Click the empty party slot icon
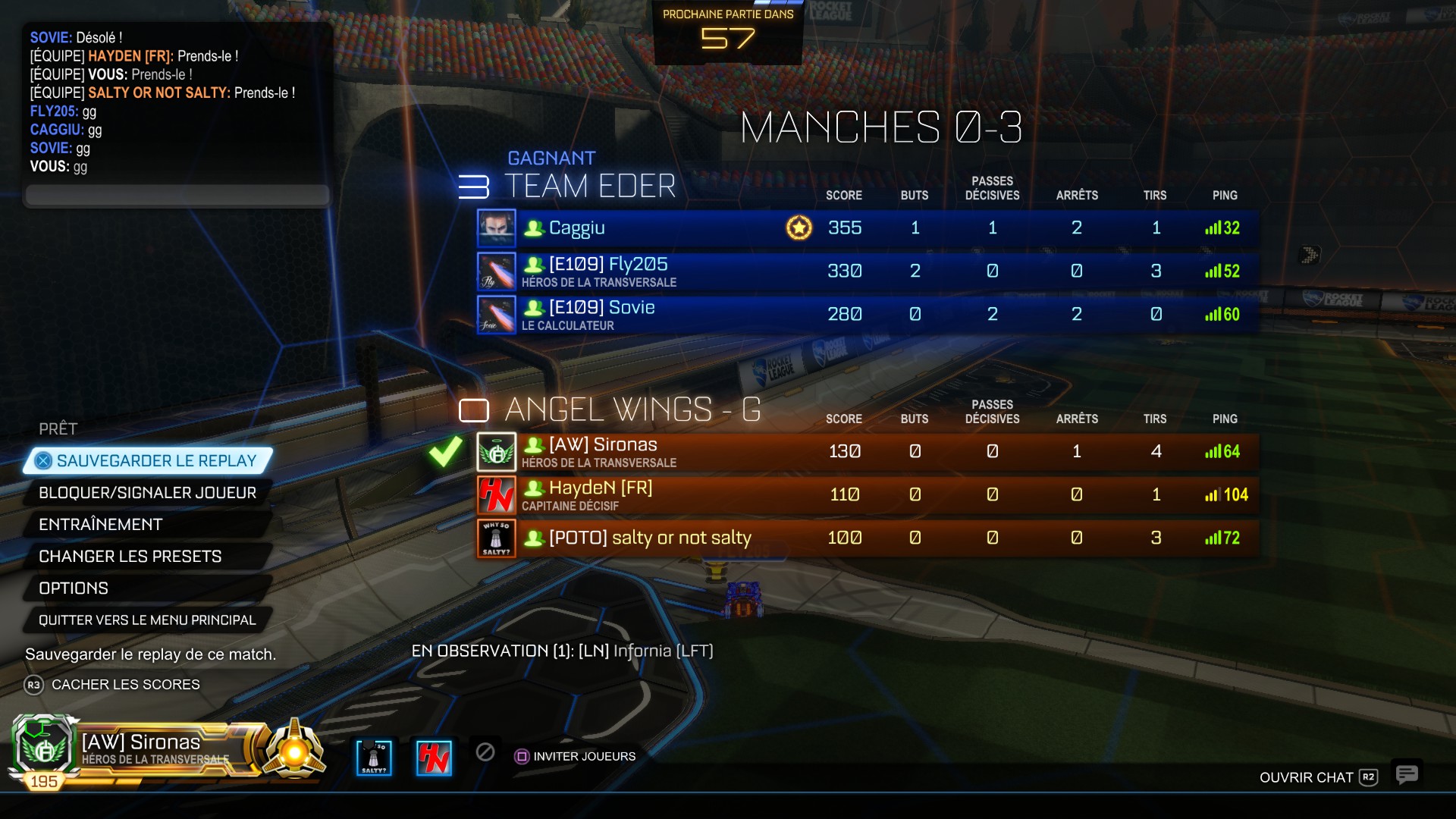Image resolution: width=1456 pixels, height=819 pixels. 485,752
